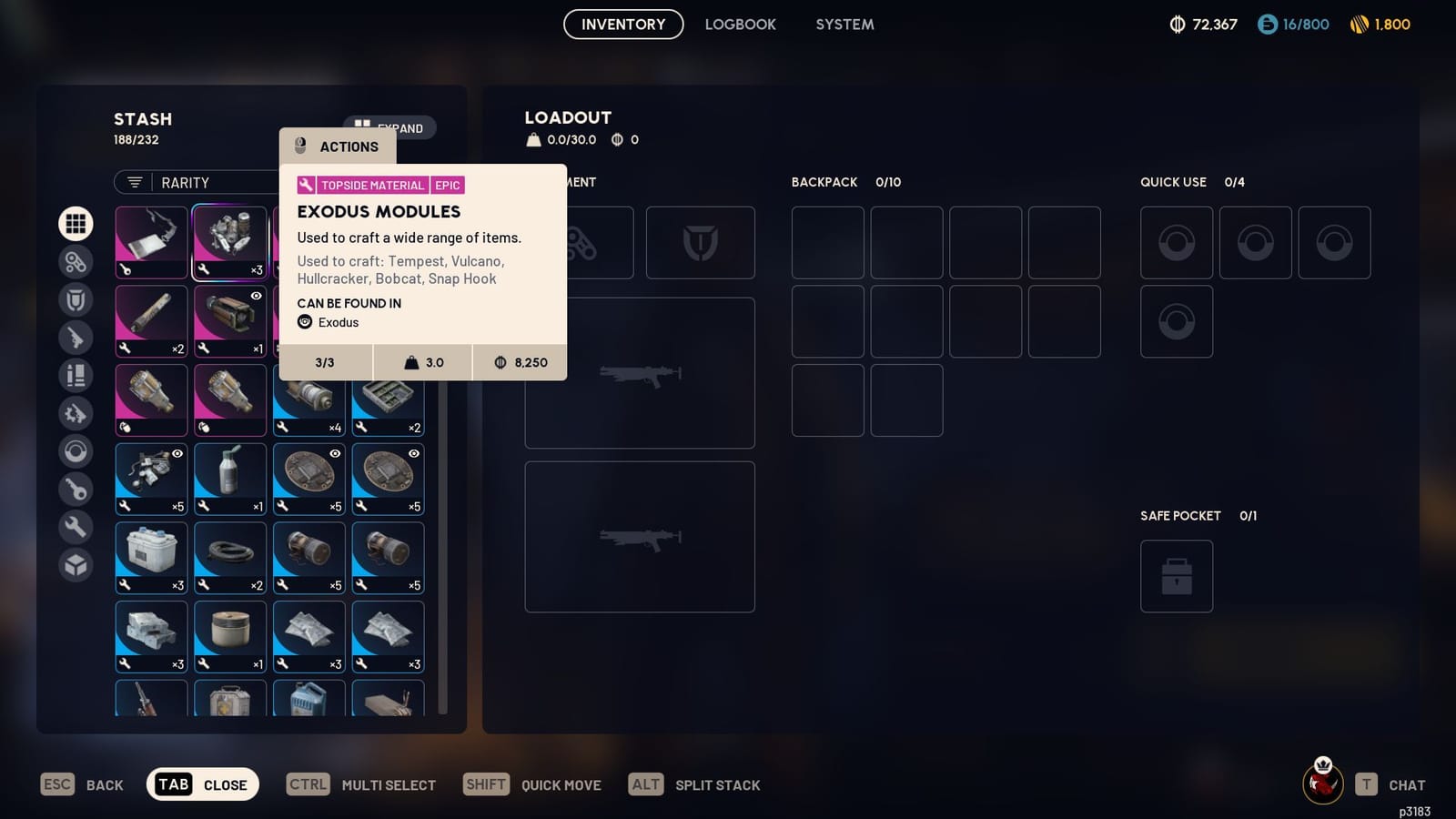Viewport: 1456px width, 819px height.
Task: Select the Safe Pocket slot
Action: [x=1177, y=576]
